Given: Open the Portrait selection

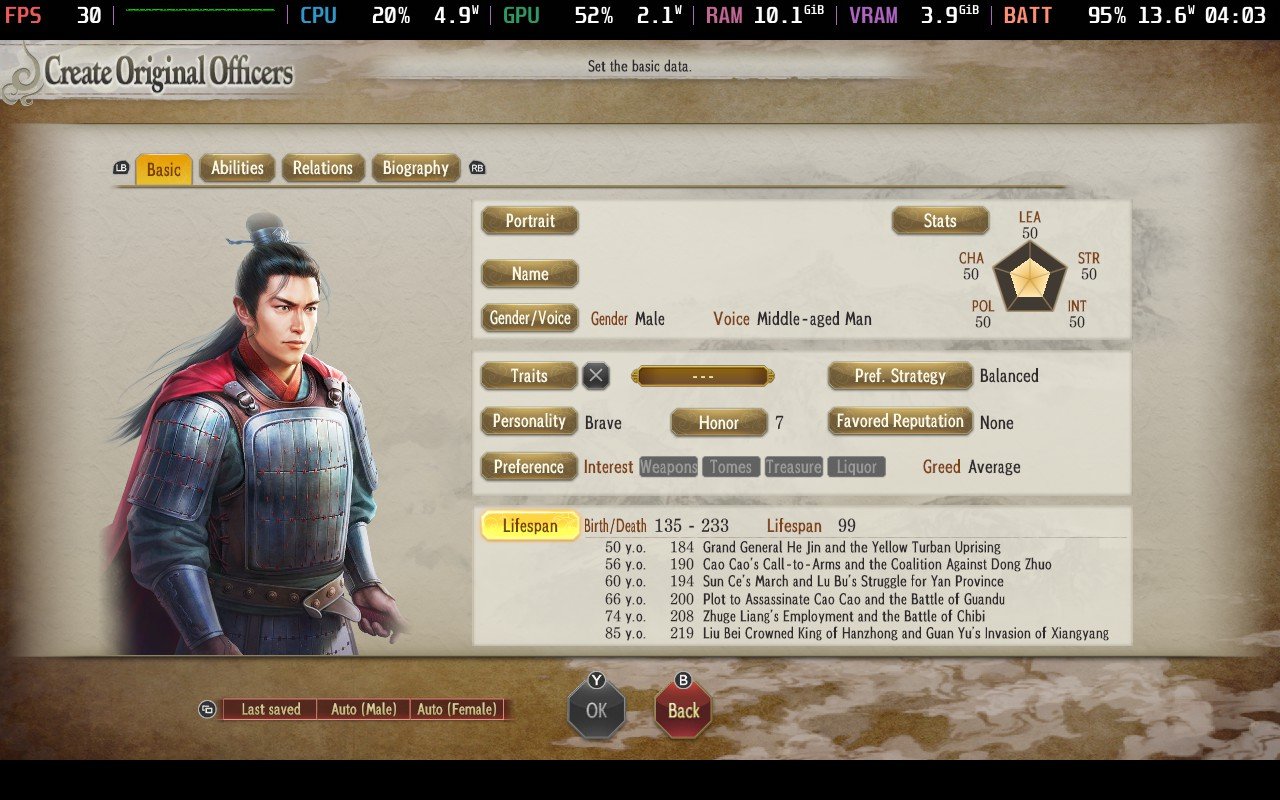Looking at the screenshot, I should point(529,220).
